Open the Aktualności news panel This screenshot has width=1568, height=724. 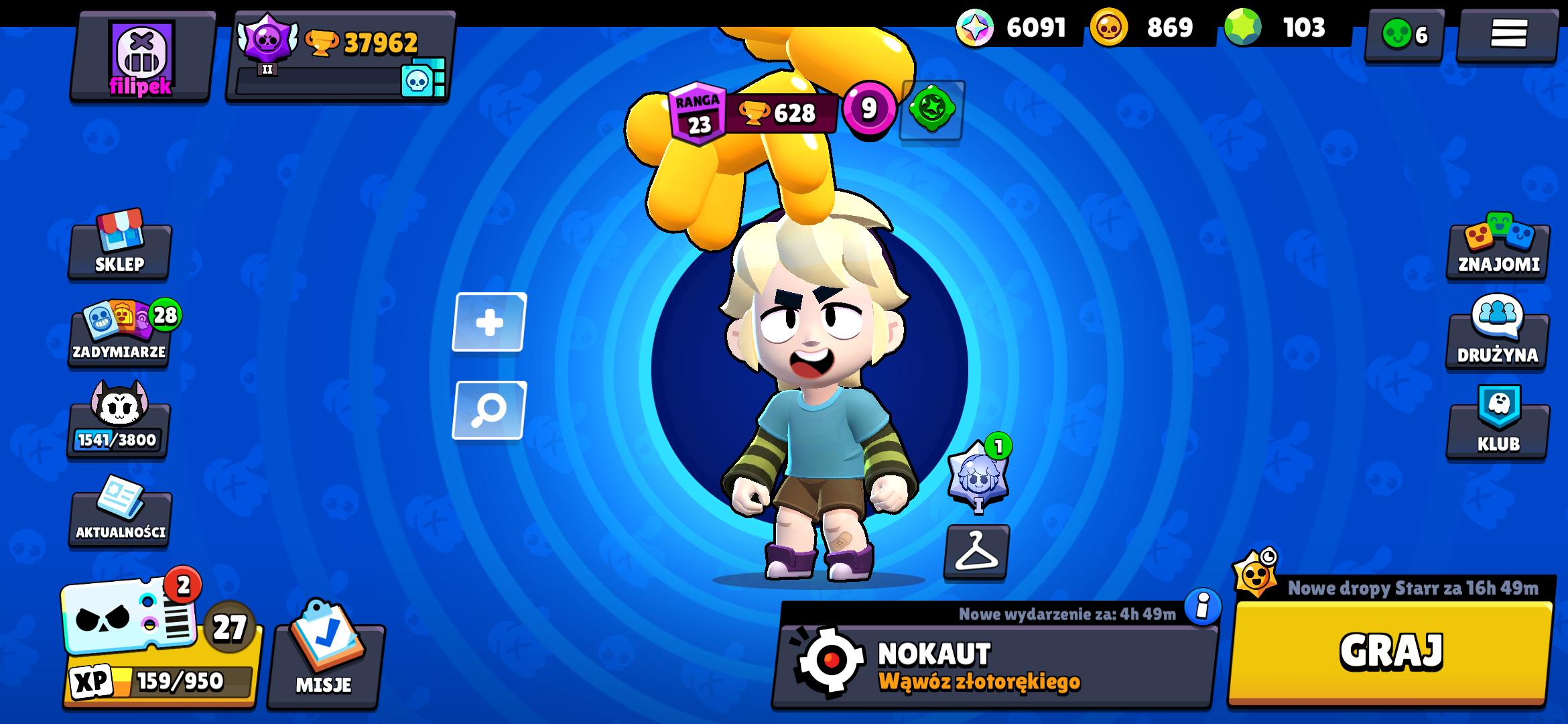tap(119, 516)
